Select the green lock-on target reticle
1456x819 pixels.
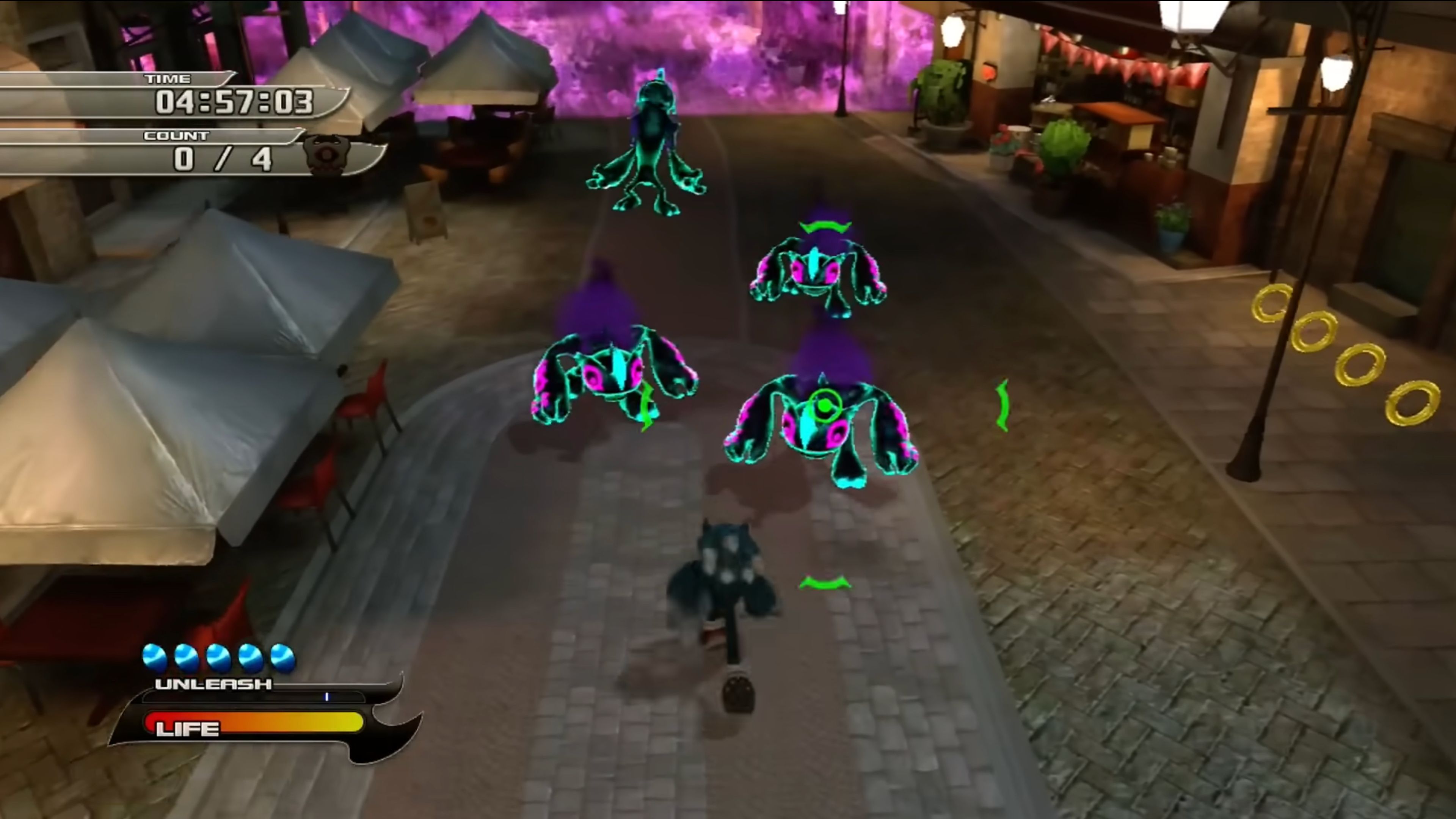pos(825,405)
